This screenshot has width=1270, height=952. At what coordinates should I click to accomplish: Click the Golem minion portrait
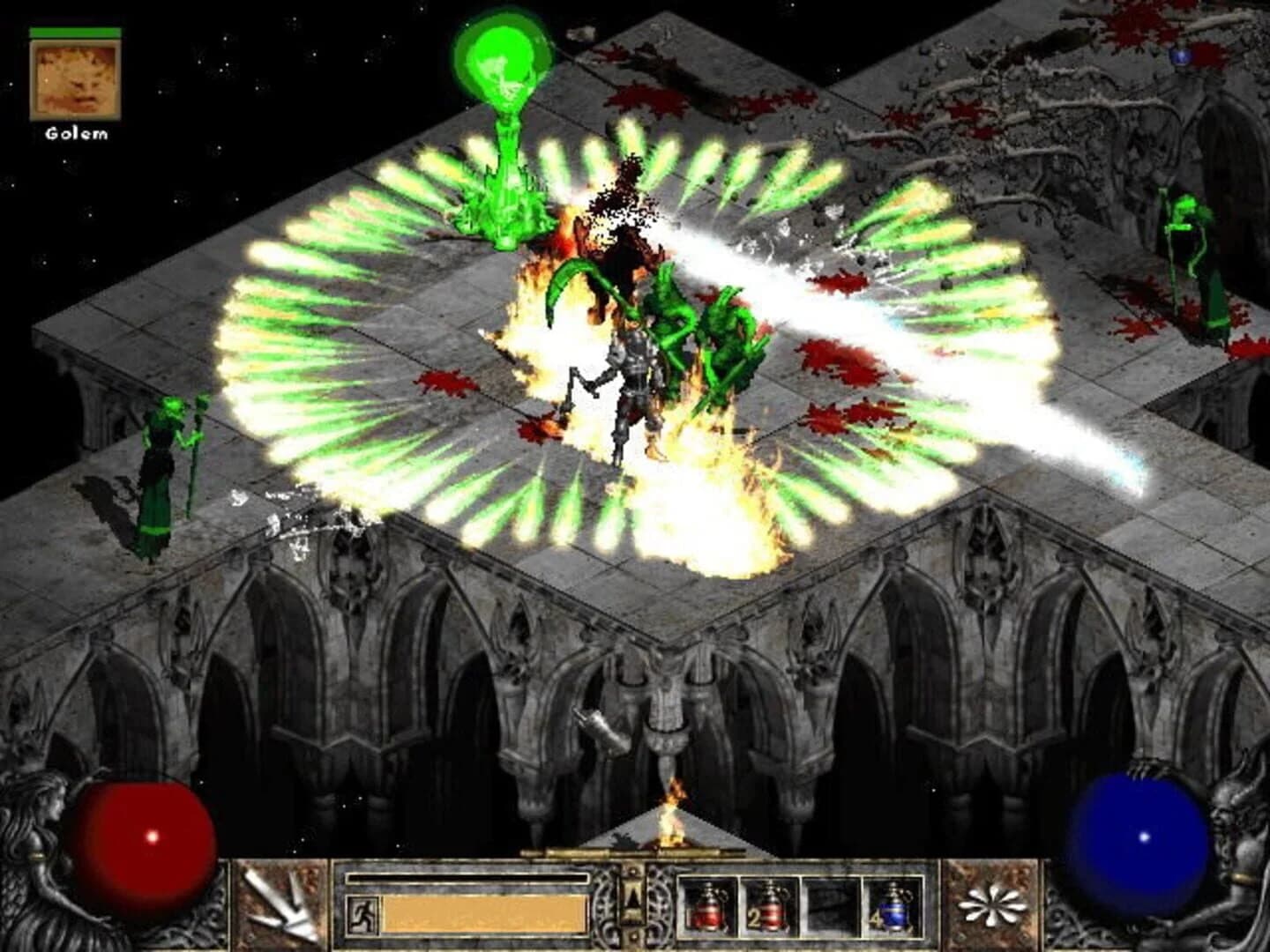(x=75, y=81)
